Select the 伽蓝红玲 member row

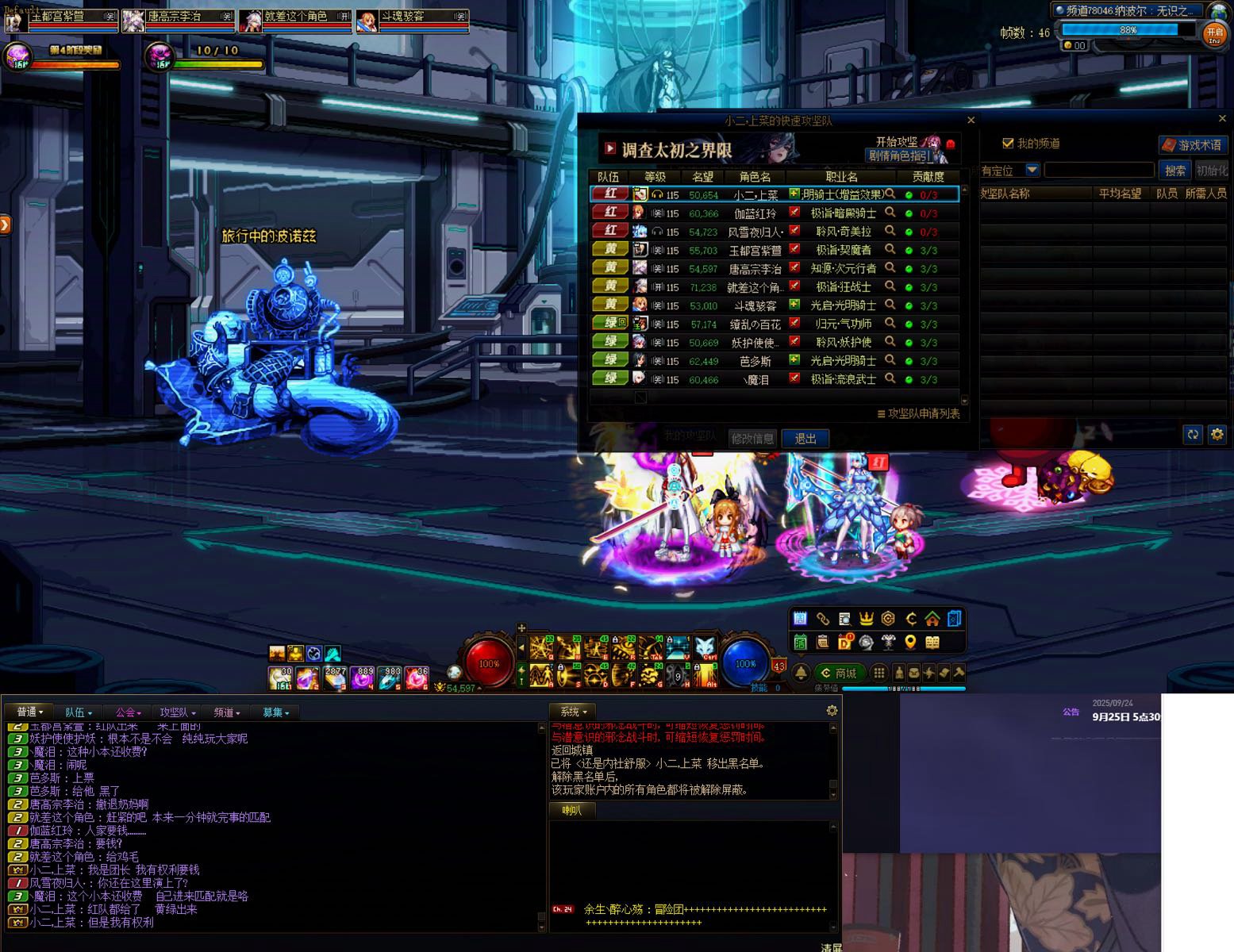(754, 213)
